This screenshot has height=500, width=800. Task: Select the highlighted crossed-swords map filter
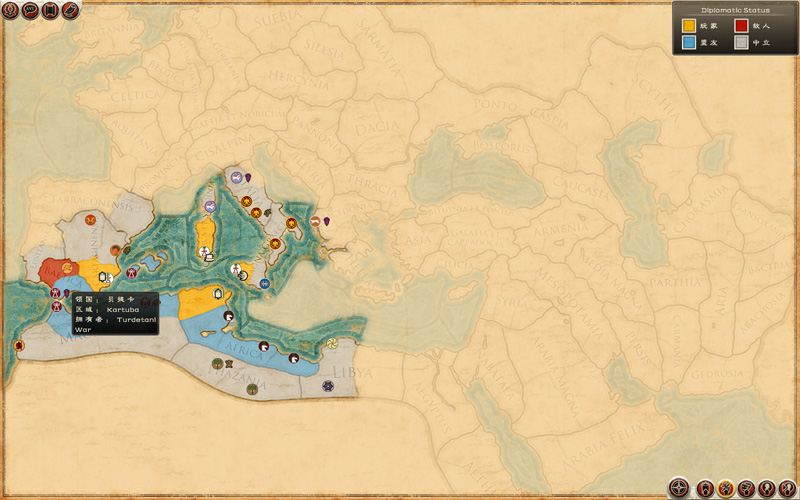click(x=726, y=488)
